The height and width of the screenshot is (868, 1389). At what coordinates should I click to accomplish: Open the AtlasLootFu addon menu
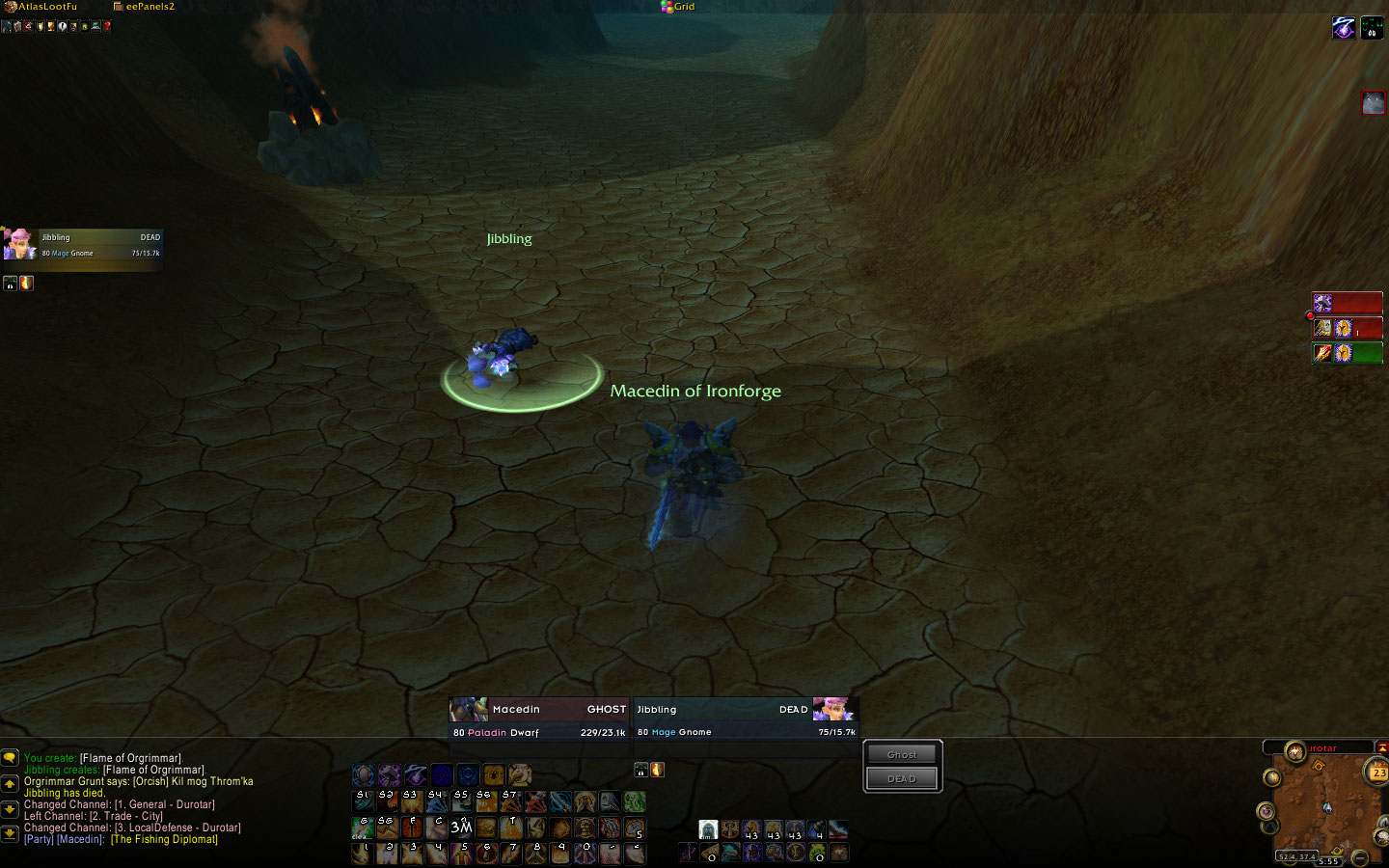pyautogui.click(x=46, y=7)
